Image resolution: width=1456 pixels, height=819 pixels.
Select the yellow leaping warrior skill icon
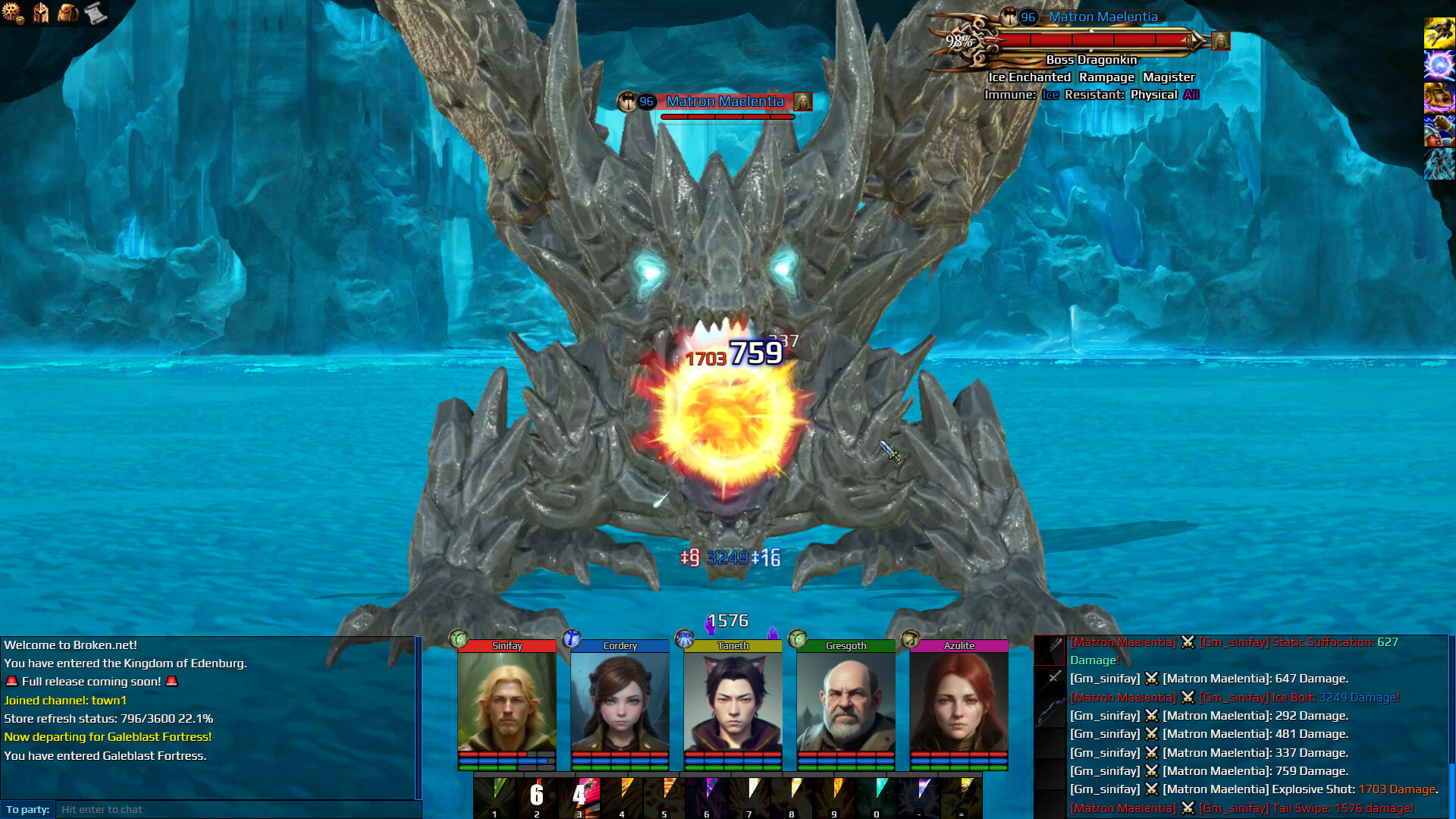coord(1440,31)
